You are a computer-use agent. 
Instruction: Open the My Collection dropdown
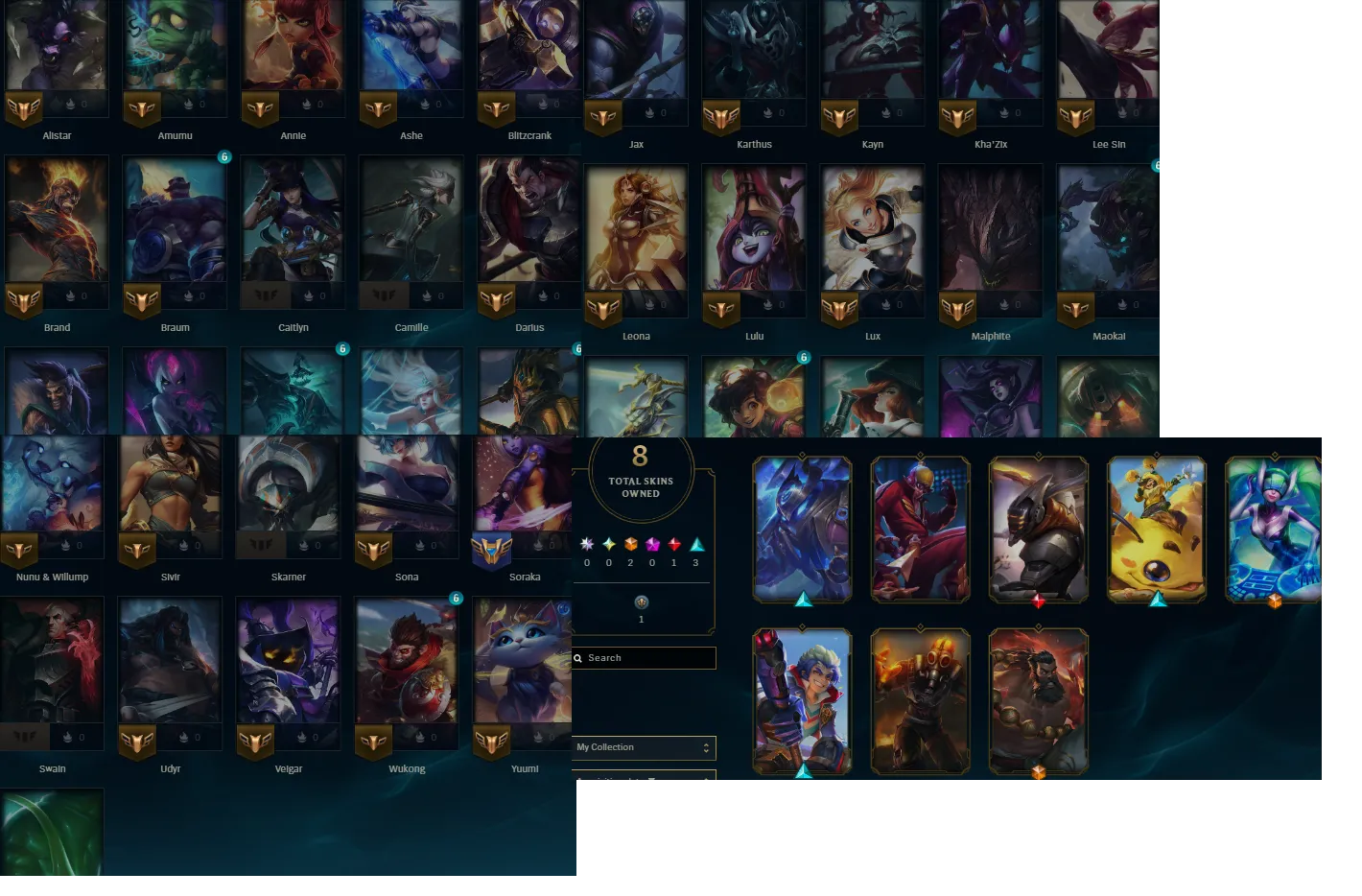click(643, 747)
